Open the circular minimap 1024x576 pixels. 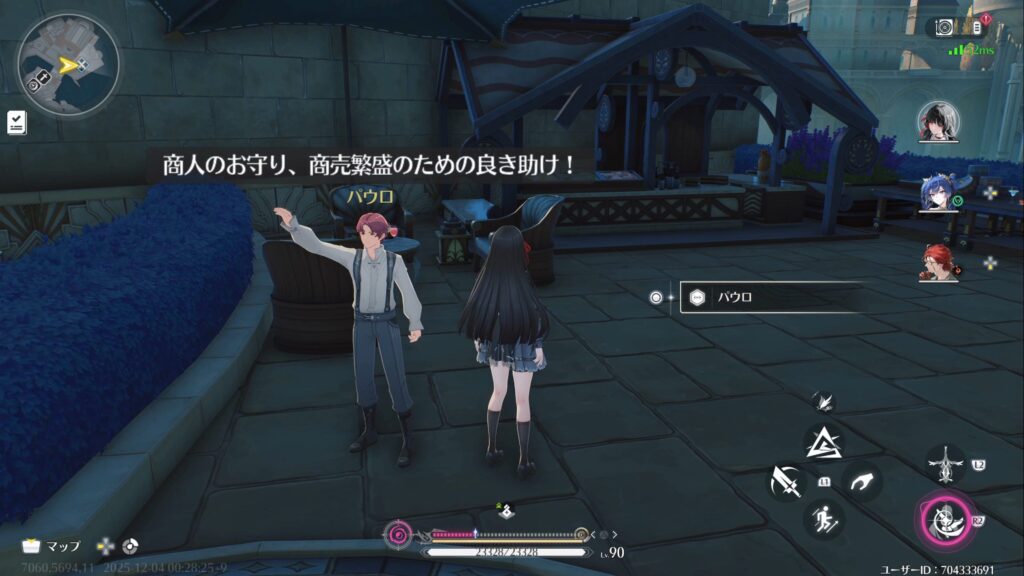coord(67,66)
